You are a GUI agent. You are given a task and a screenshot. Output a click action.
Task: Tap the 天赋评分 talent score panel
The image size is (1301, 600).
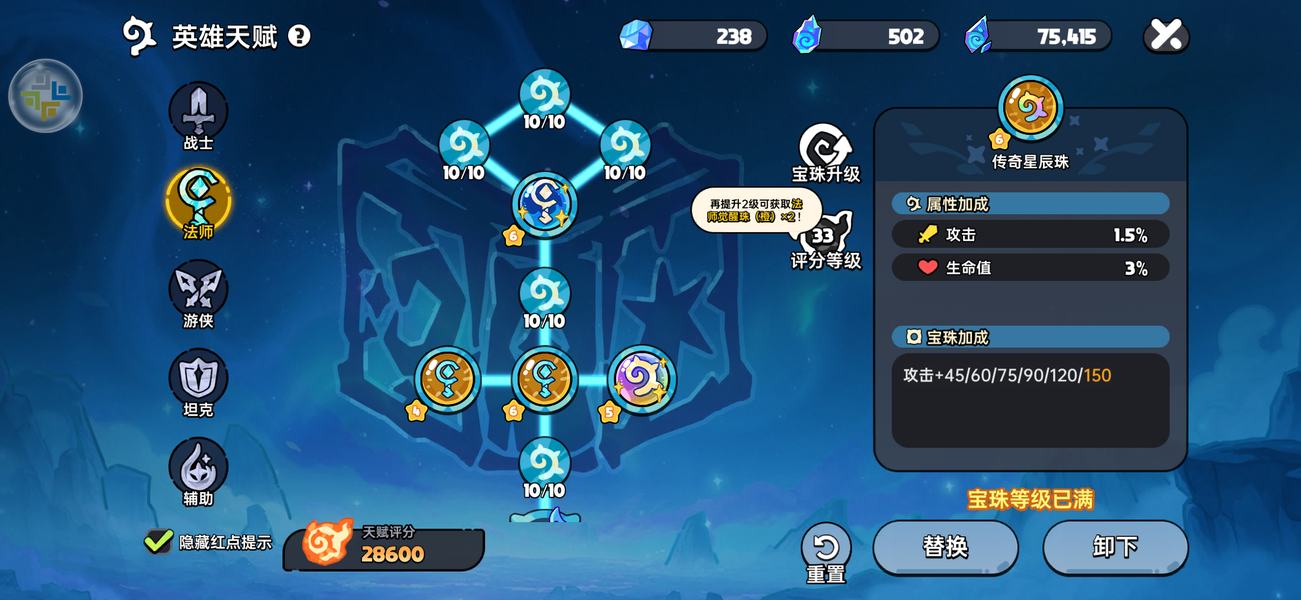point(384,547)
